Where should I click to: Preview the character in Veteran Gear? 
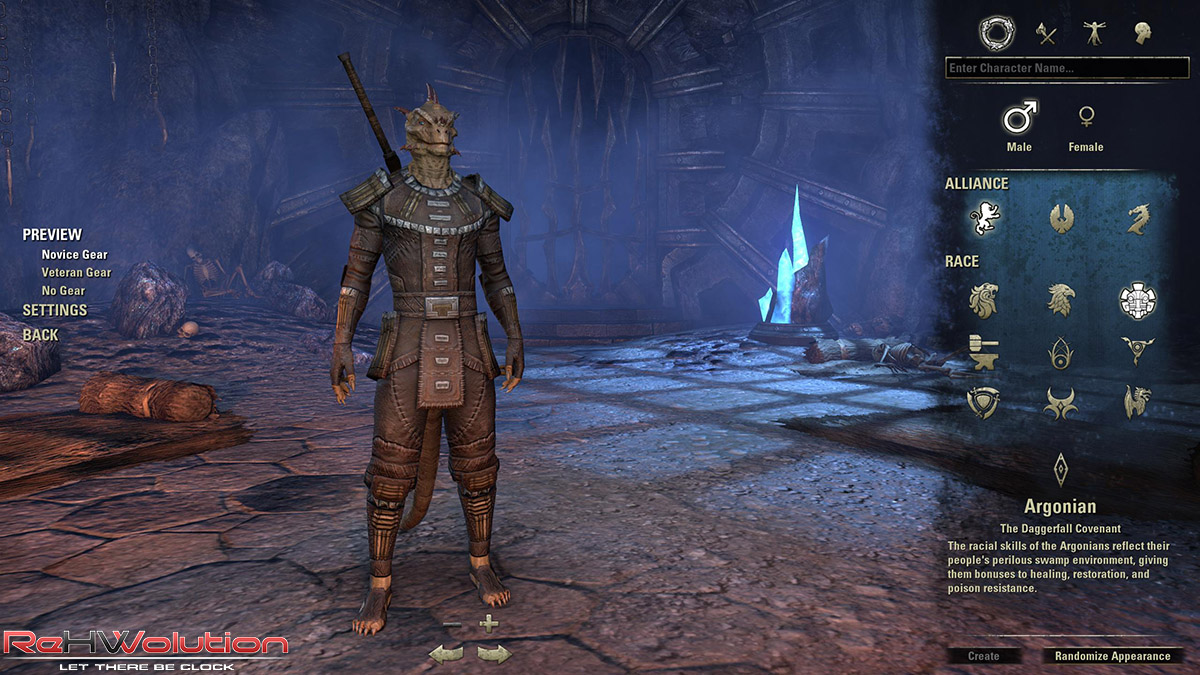(76, 273)
